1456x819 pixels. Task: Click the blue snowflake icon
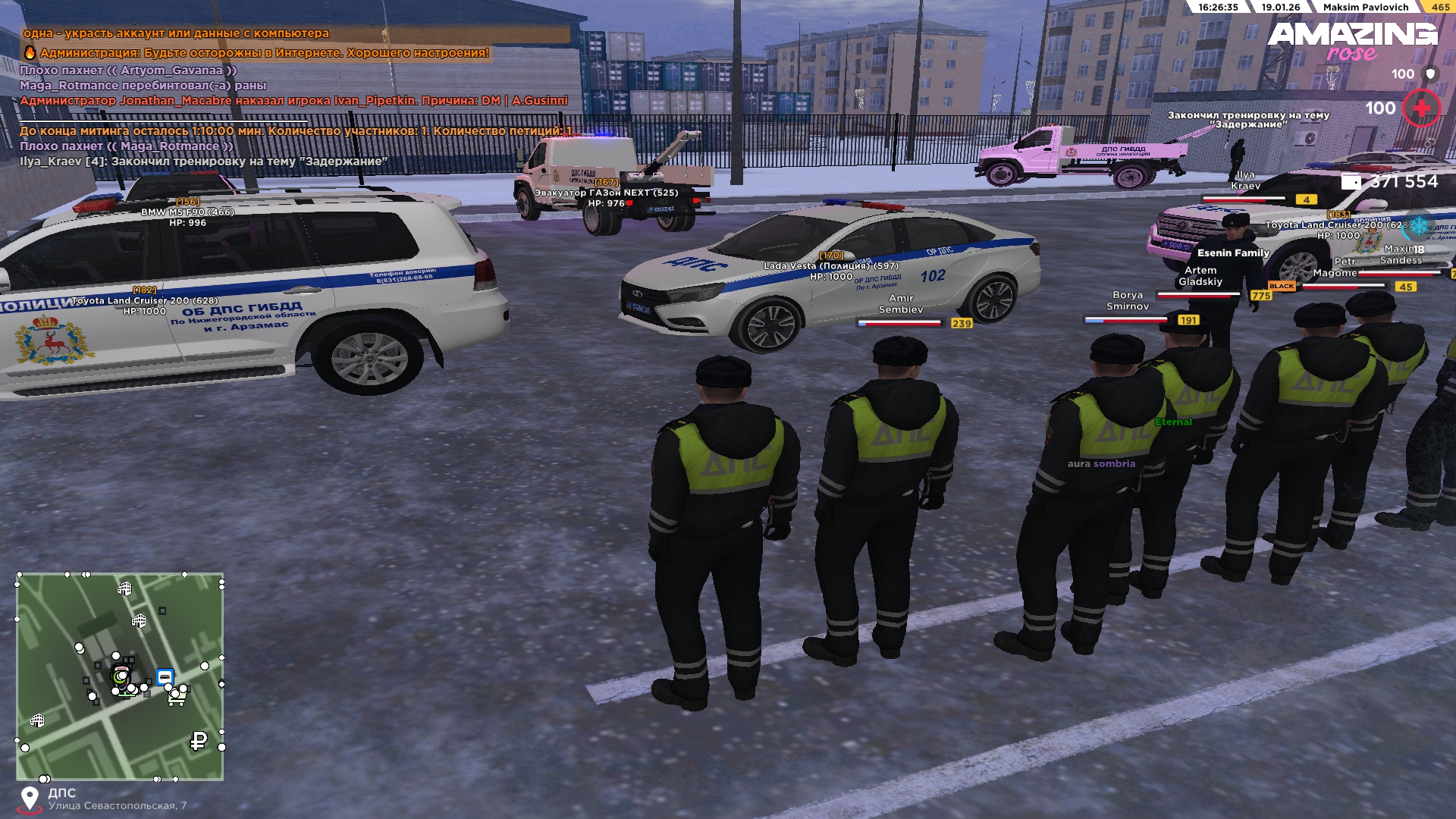coord(1418,226)
